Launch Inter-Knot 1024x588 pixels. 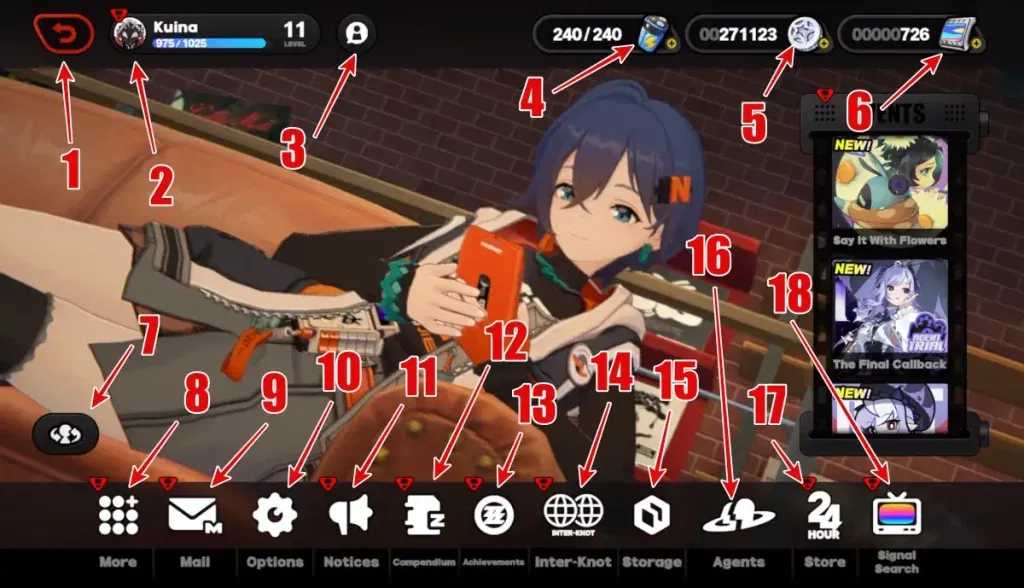[x=573, y=515]
